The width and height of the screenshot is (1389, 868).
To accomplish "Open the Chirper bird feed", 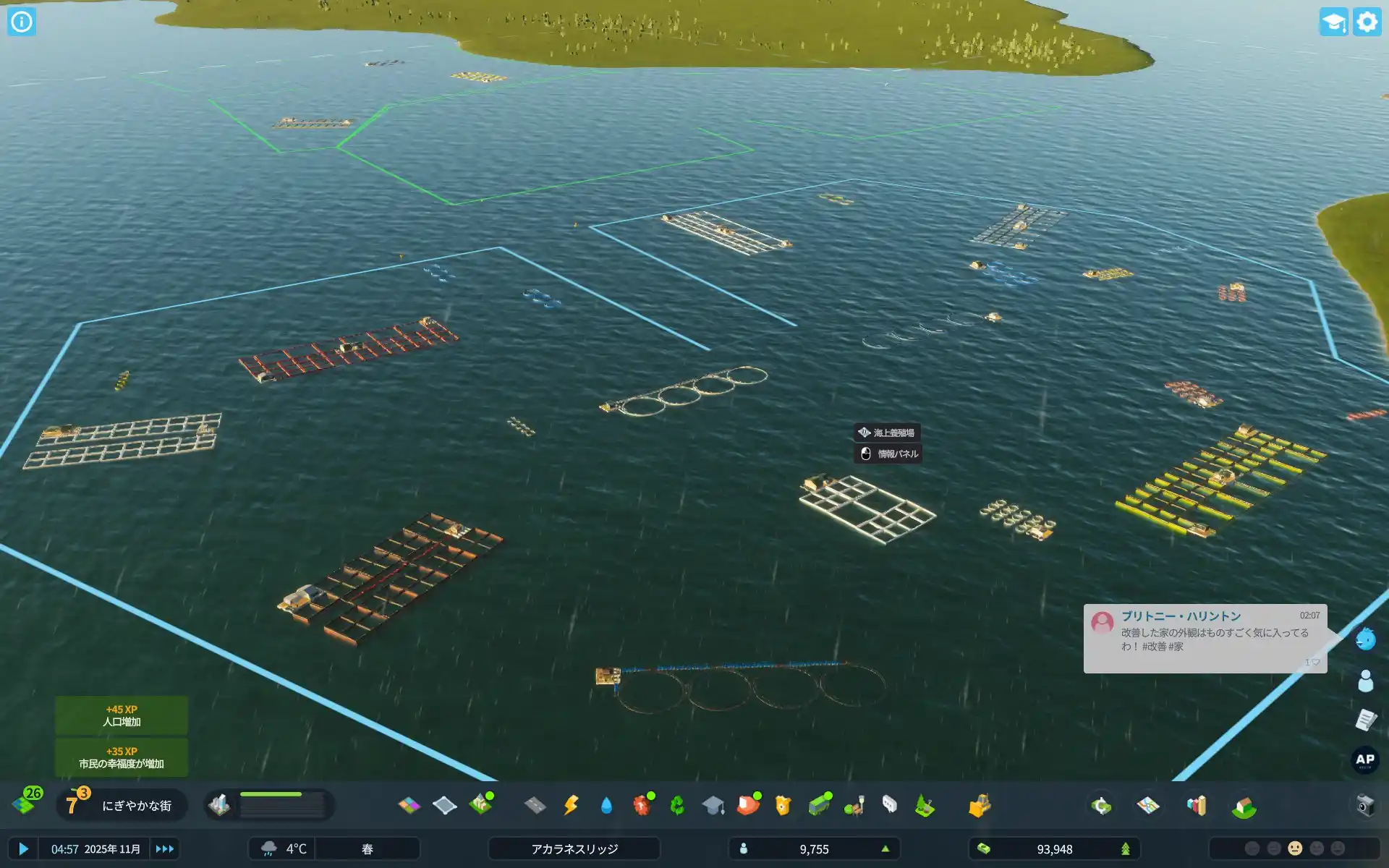I will tap(1365, 639).
